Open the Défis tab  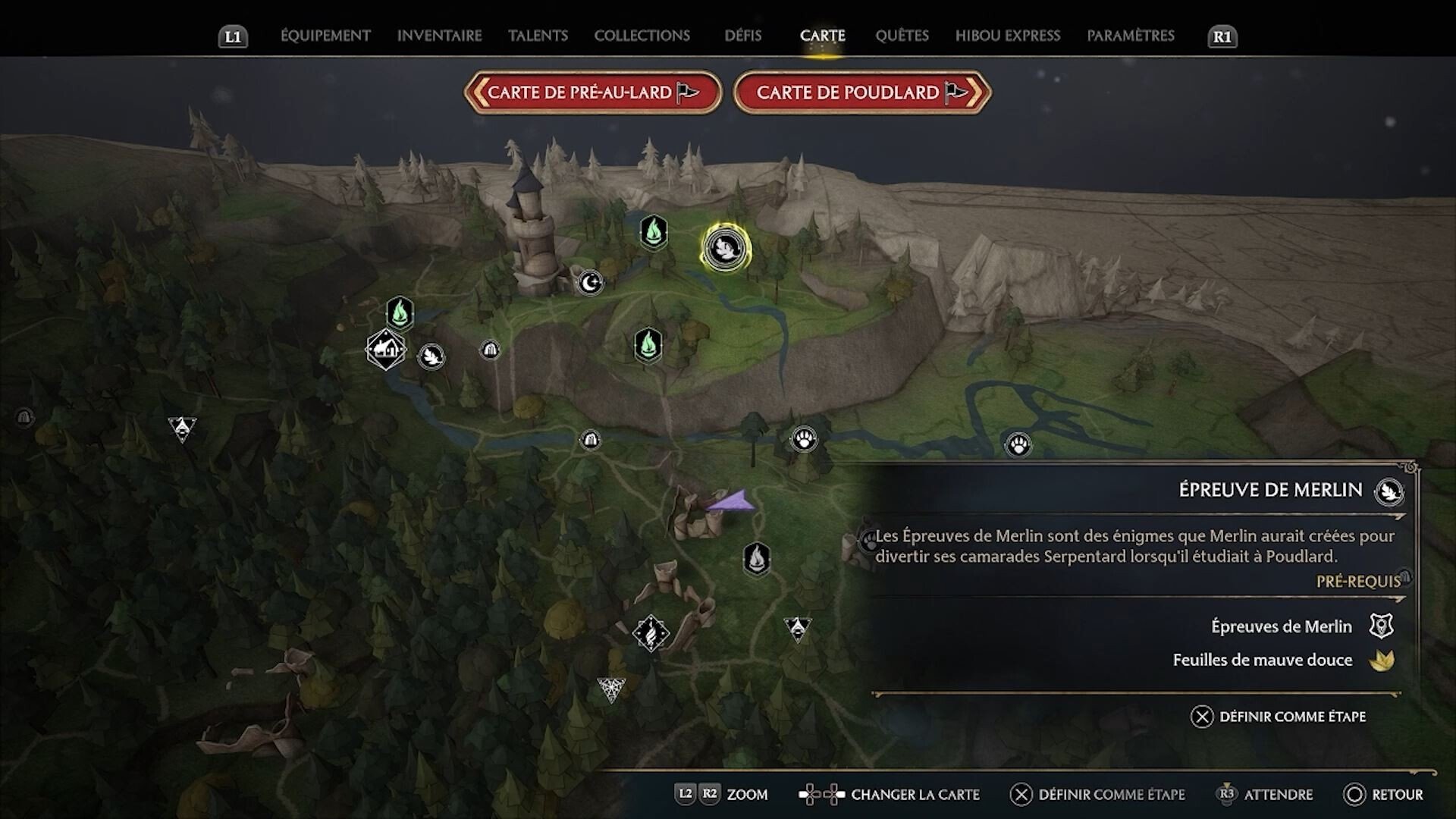[742, 36]
